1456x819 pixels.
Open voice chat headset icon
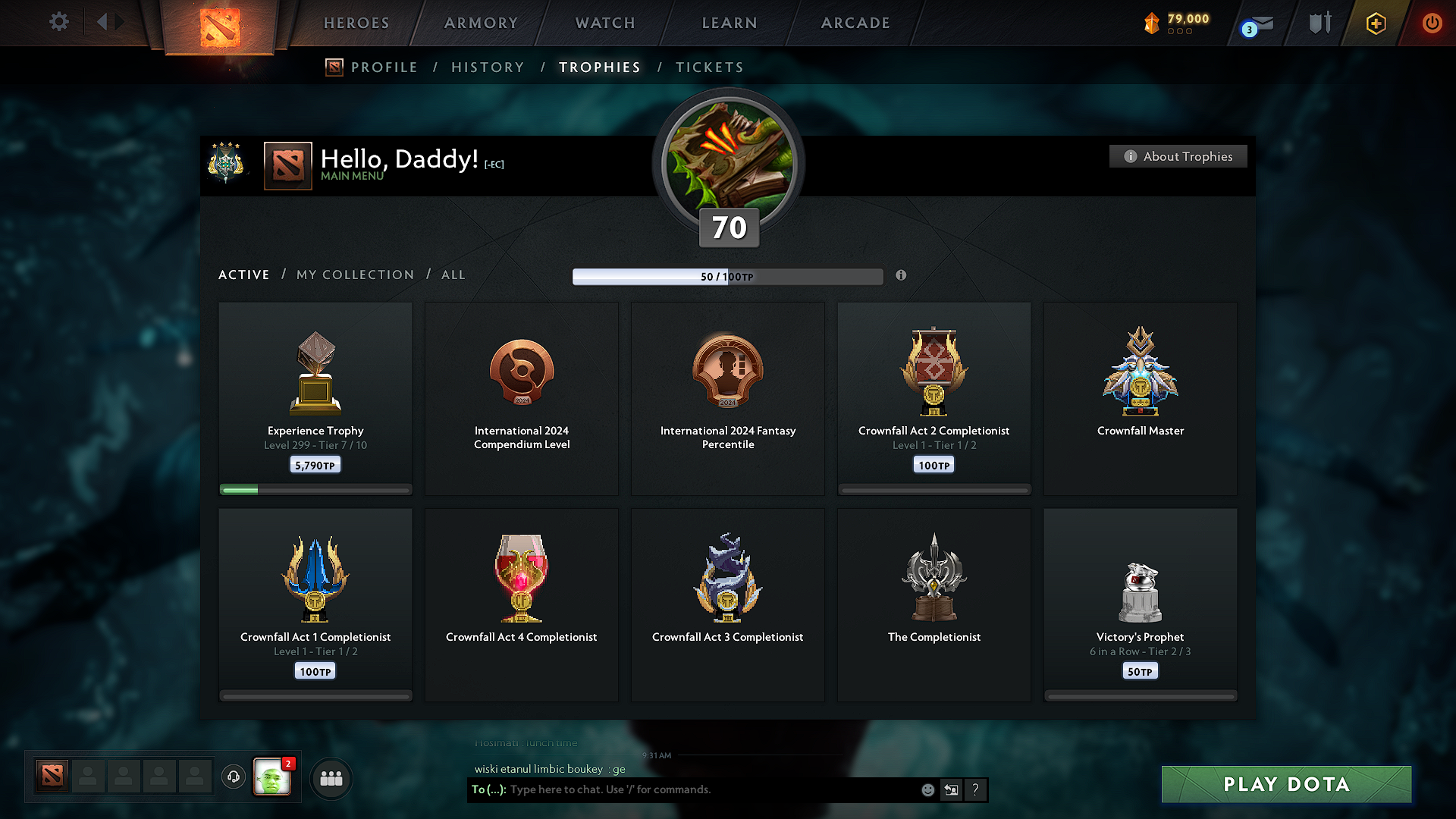click(x=234, y=777)
